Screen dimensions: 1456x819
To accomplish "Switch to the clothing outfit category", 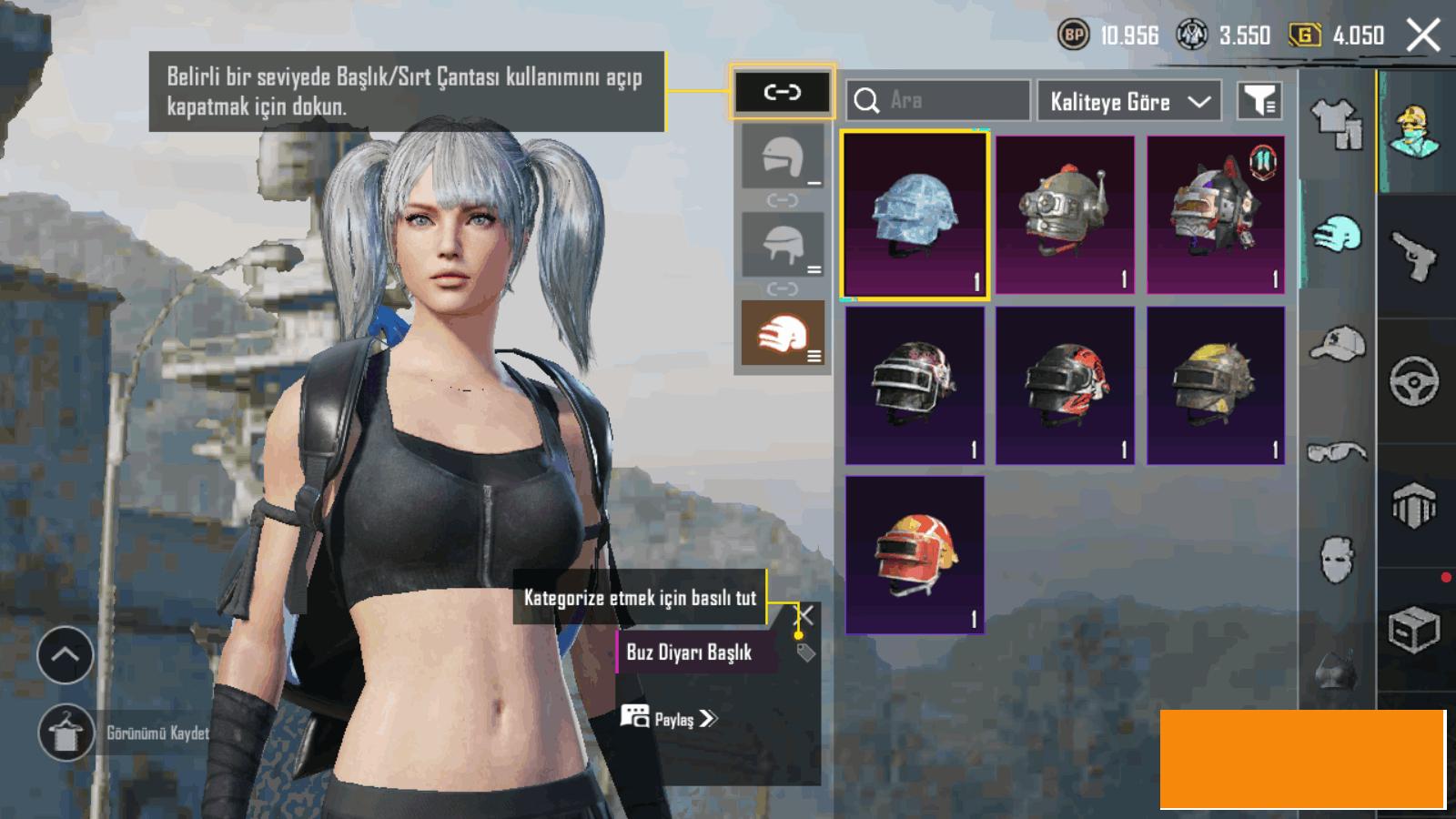I will [1337, 124].
